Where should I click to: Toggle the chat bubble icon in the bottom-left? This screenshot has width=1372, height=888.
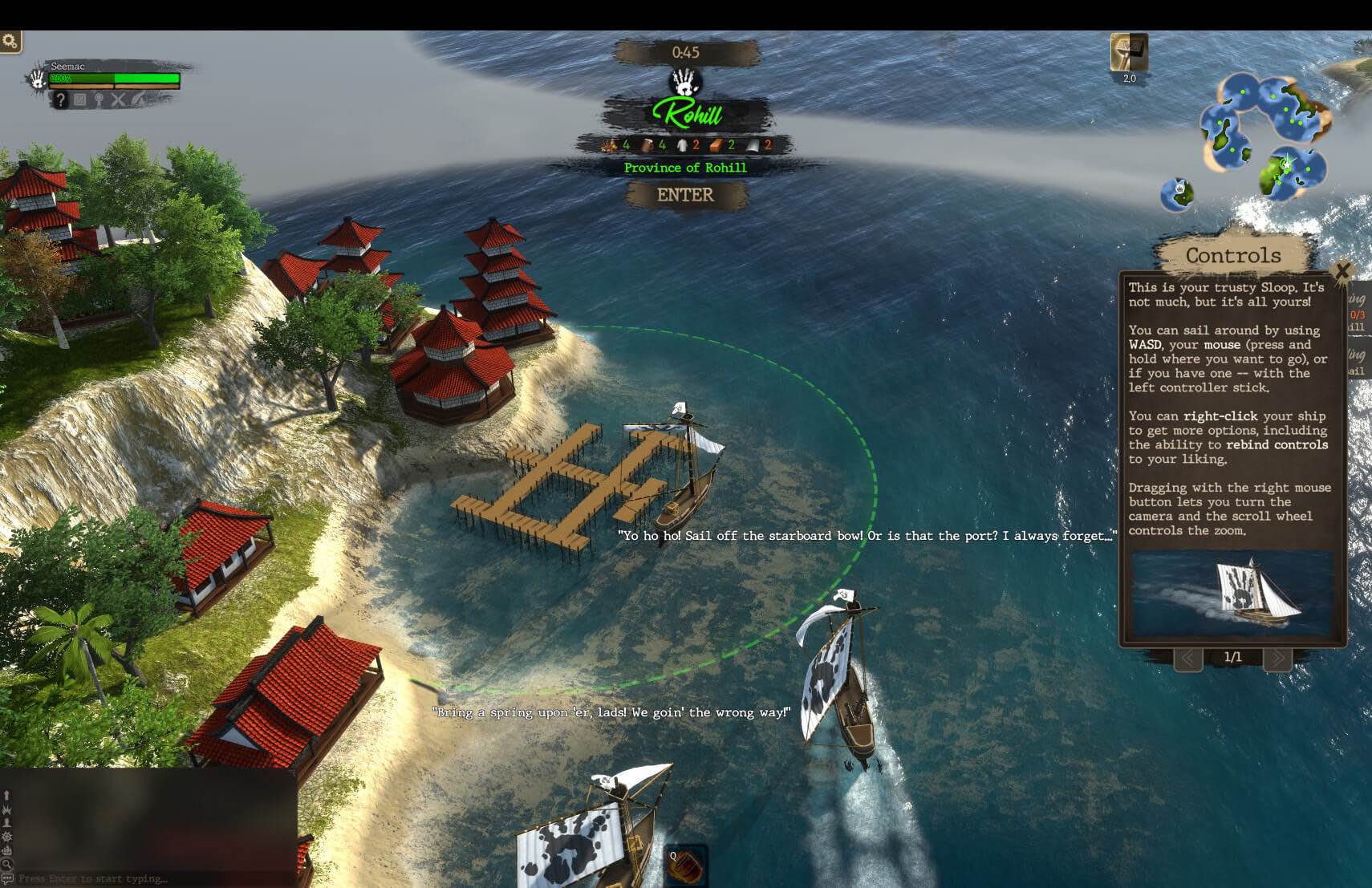point(7,878)
